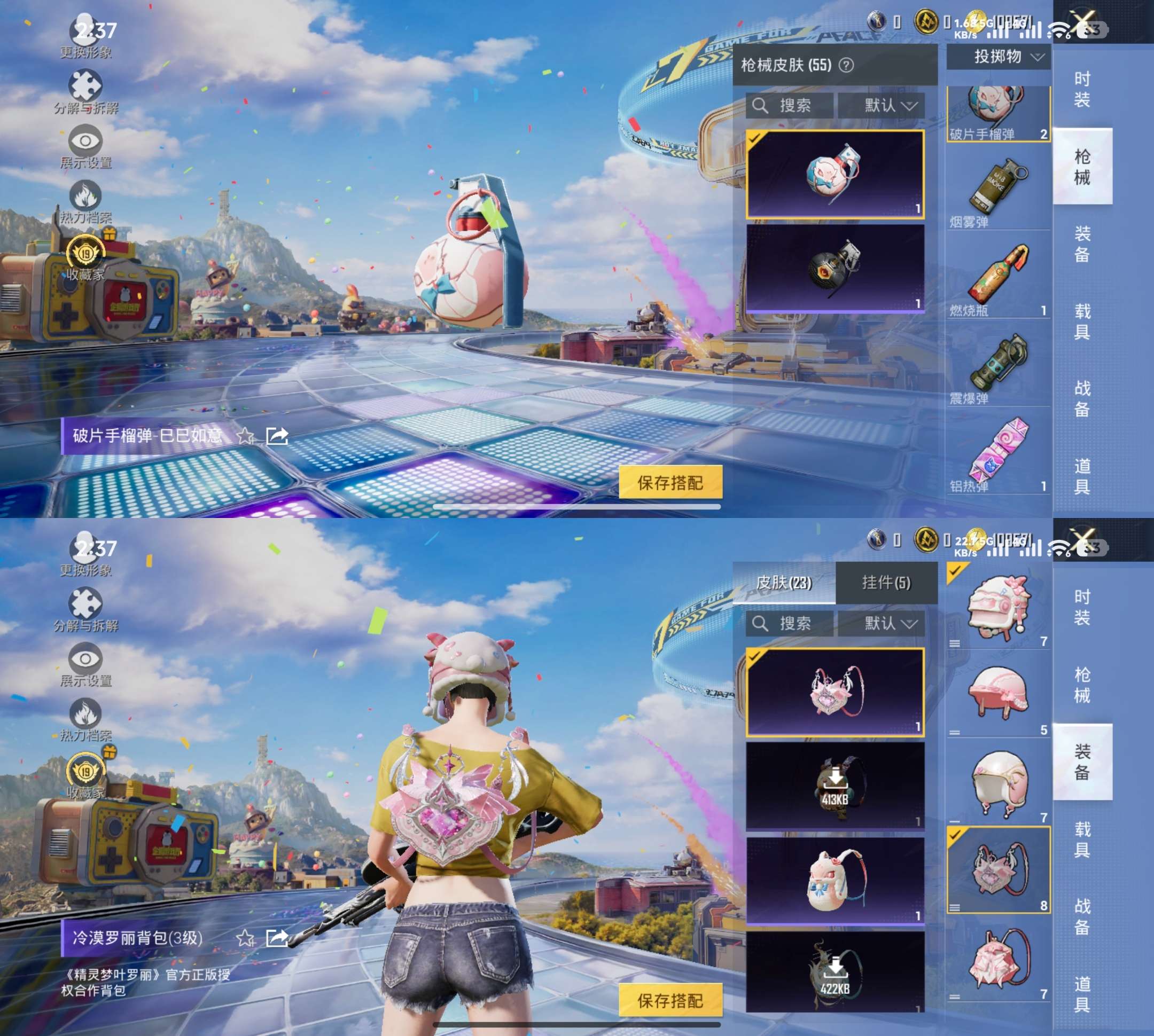1154x1036 pixels.
Task: Click the help icon beside 枪械皮肤 (55)
Action: pyautogui.click(x=847, y=66)
